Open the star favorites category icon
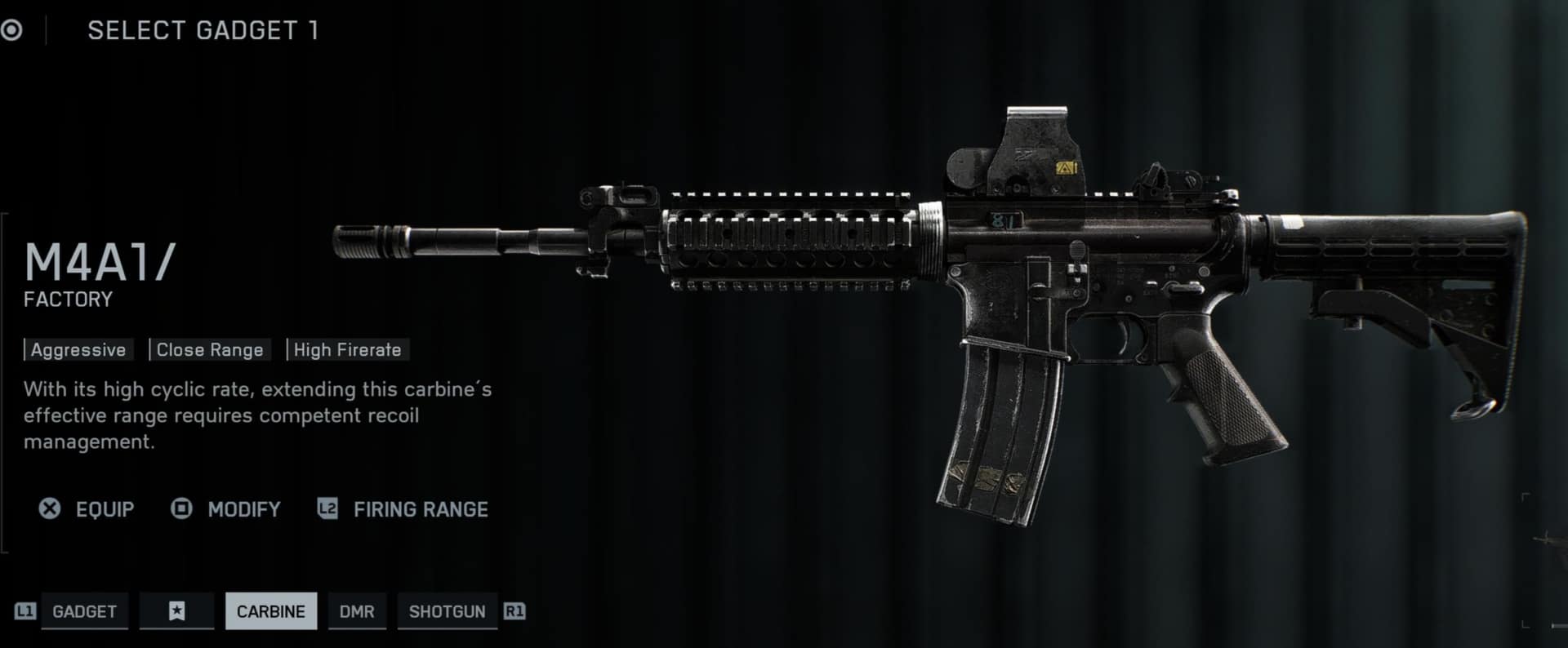Viewport: 1568px width, 648px height. click(176, 610)
